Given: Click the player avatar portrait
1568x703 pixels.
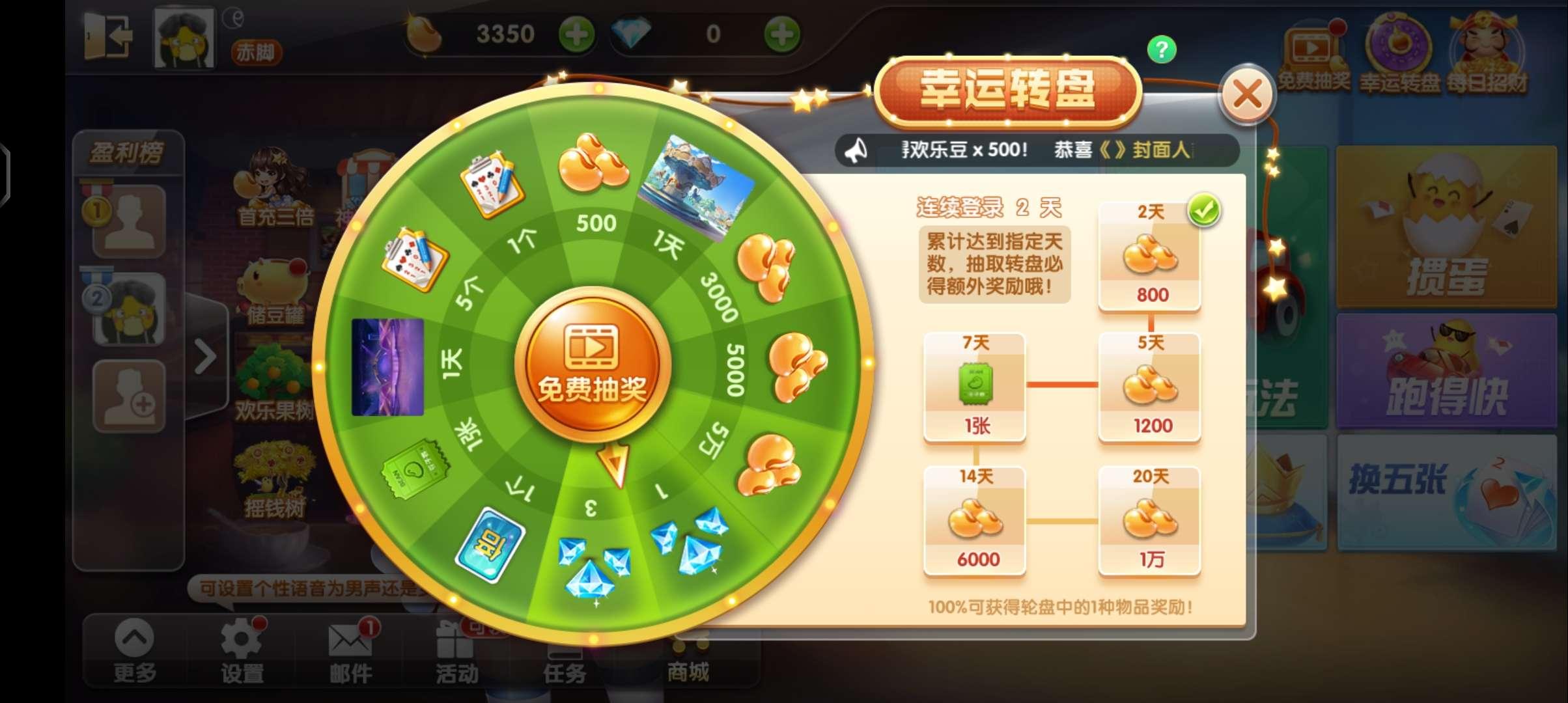Looking at the screenshot, I should coord(184,40).
